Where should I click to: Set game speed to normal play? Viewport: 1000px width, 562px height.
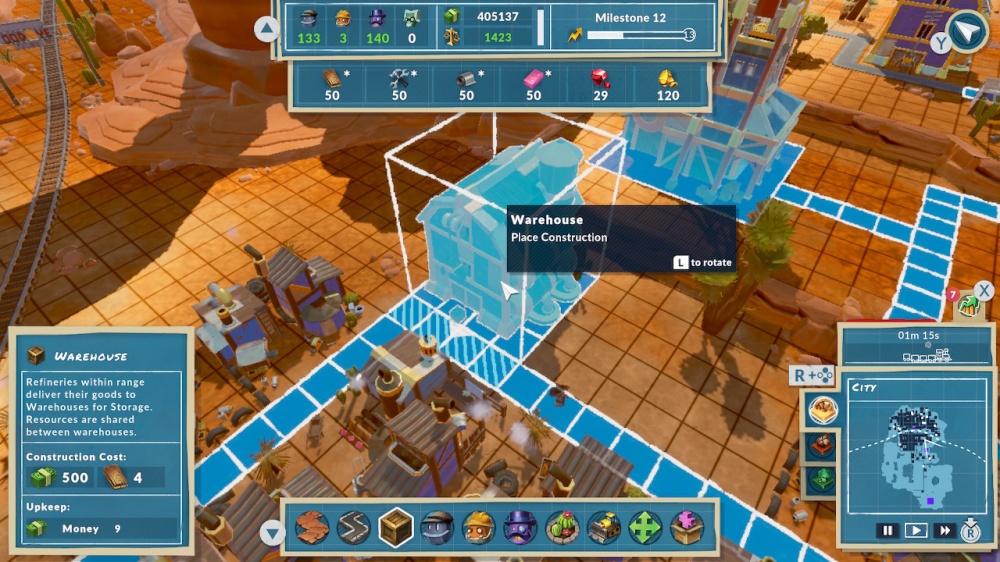coord(915,531)
